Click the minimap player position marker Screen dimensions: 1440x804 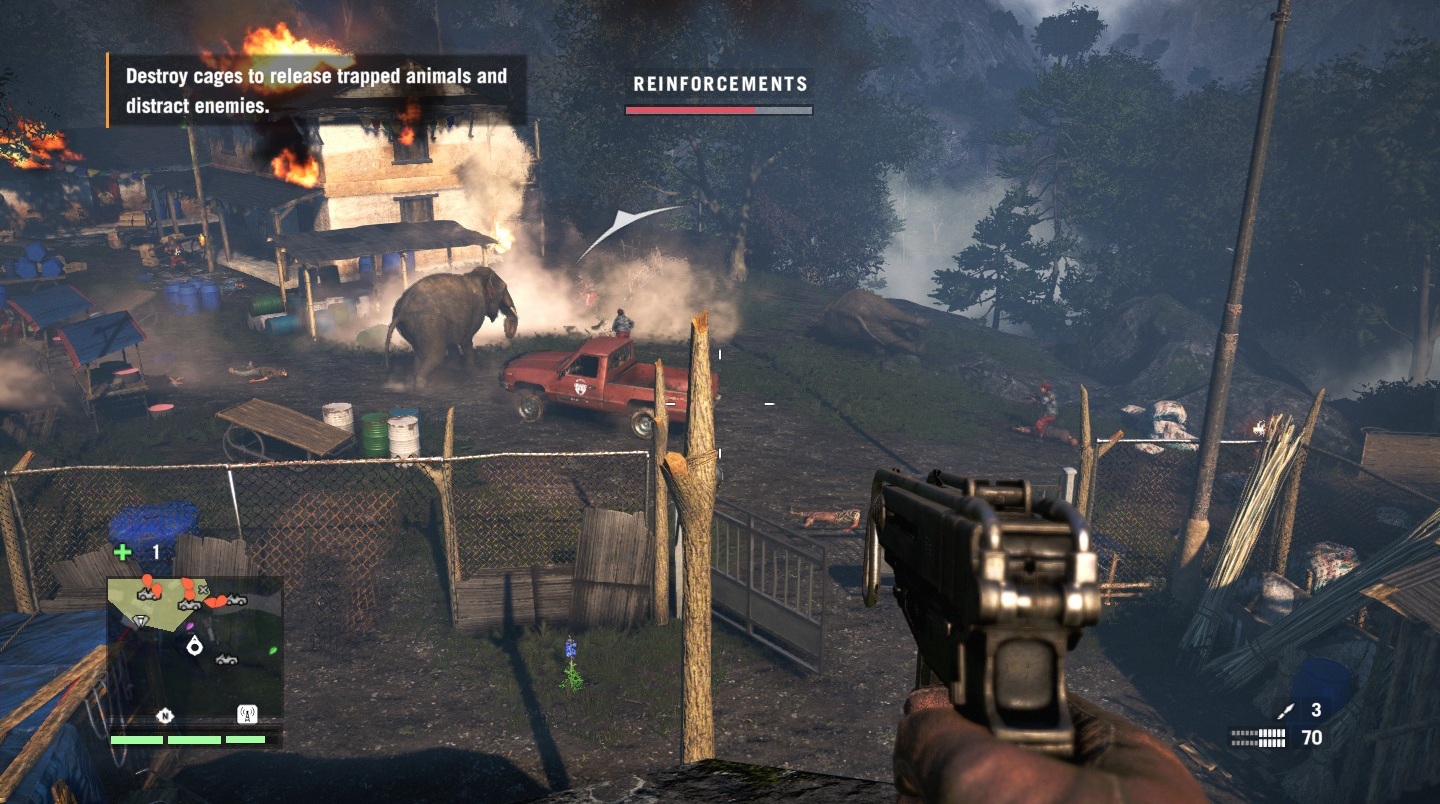(195, 647)
